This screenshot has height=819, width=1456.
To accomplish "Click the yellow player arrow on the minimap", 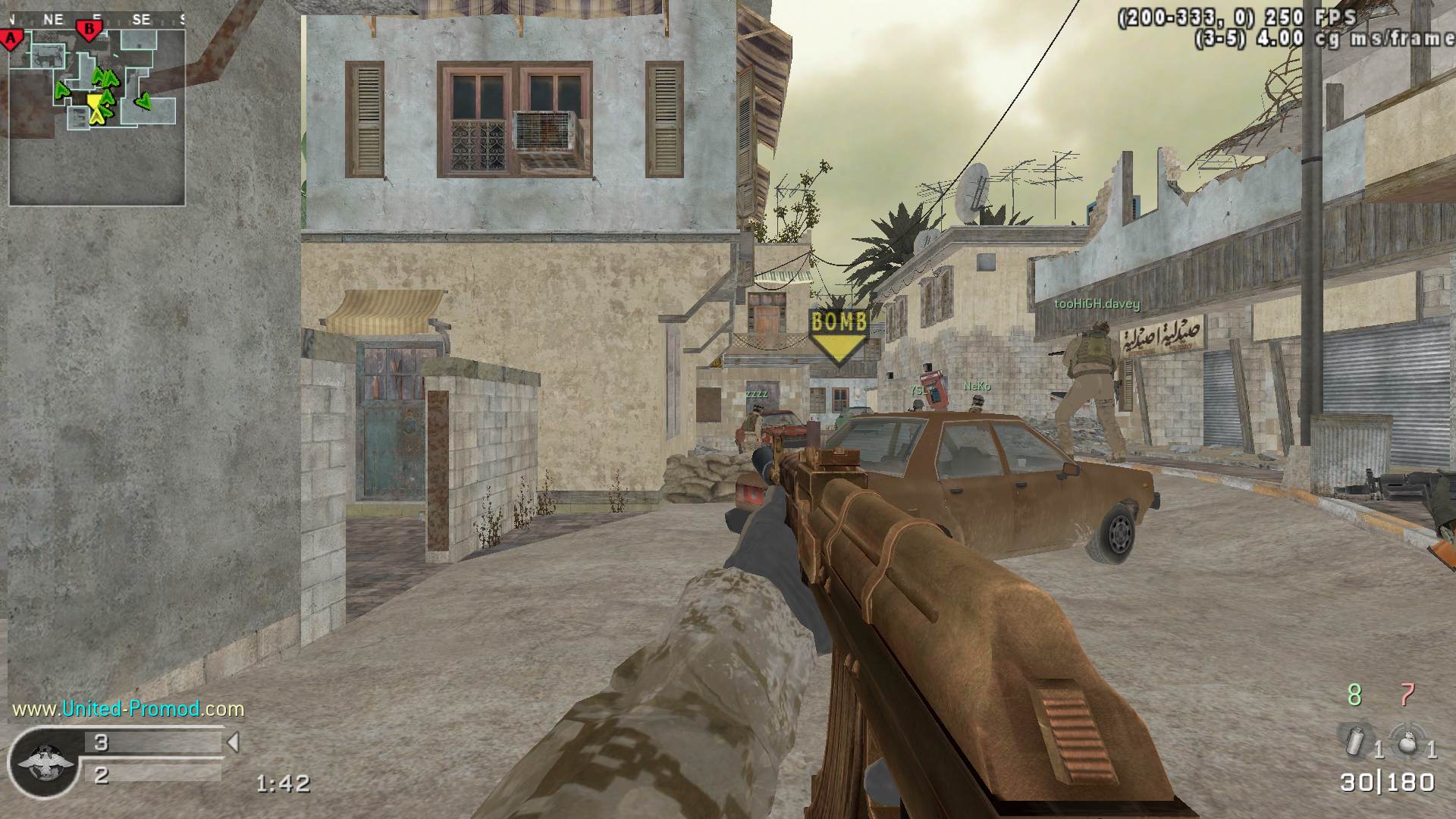I will (x=95, y=107).
